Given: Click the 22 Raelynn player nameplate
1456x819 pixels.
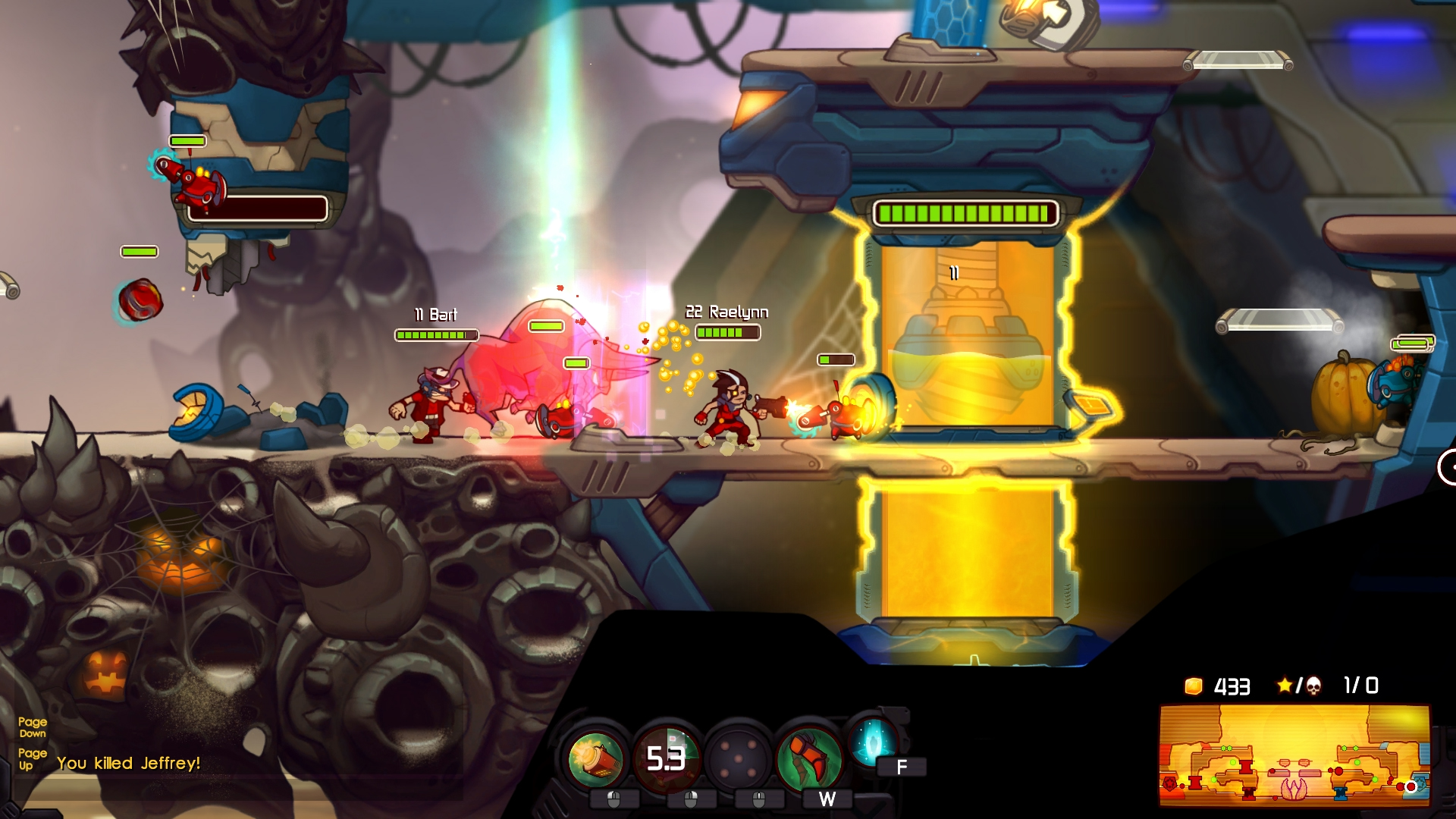Looking at the screenshot, I should (726, 311).
